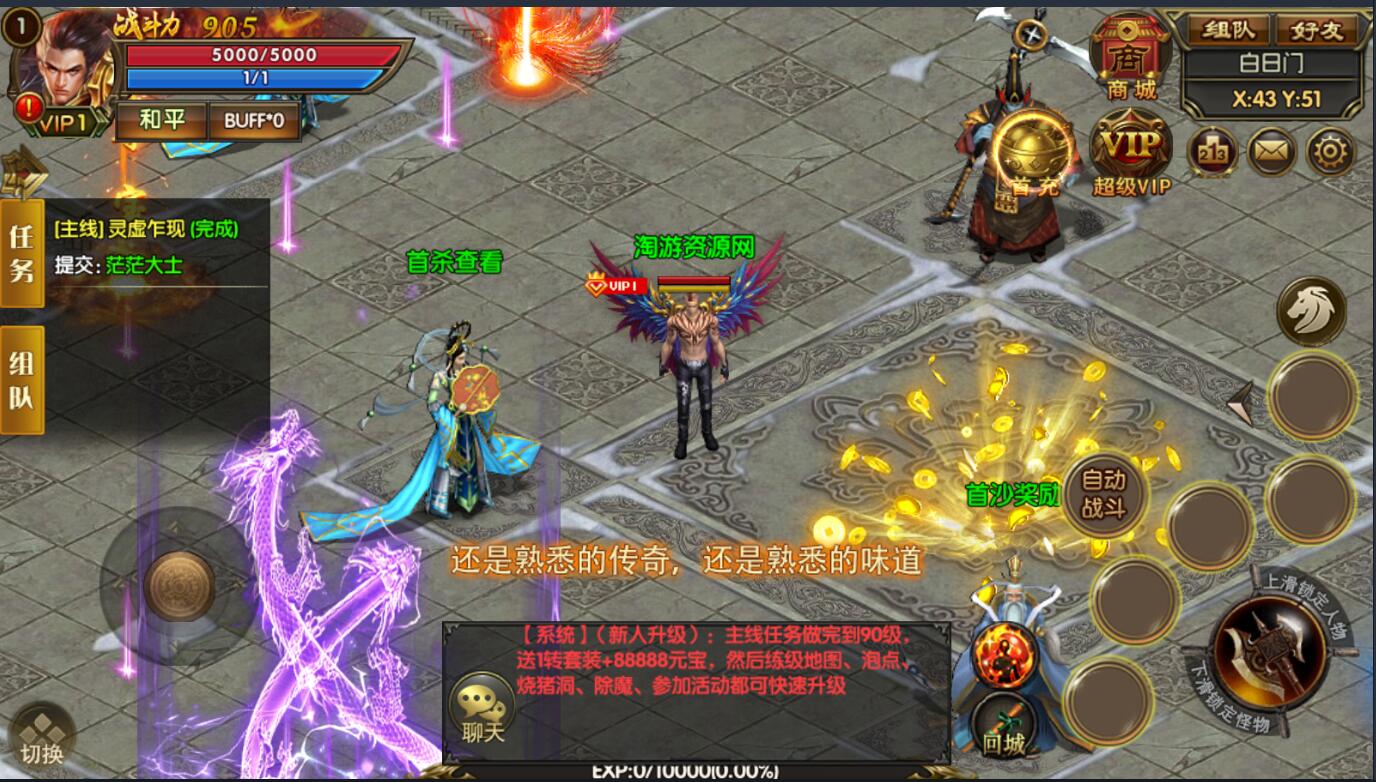Toggle the 和平 peace attack mode
The width and height of the screenshot is (1376, 782).
click(163, 120)
